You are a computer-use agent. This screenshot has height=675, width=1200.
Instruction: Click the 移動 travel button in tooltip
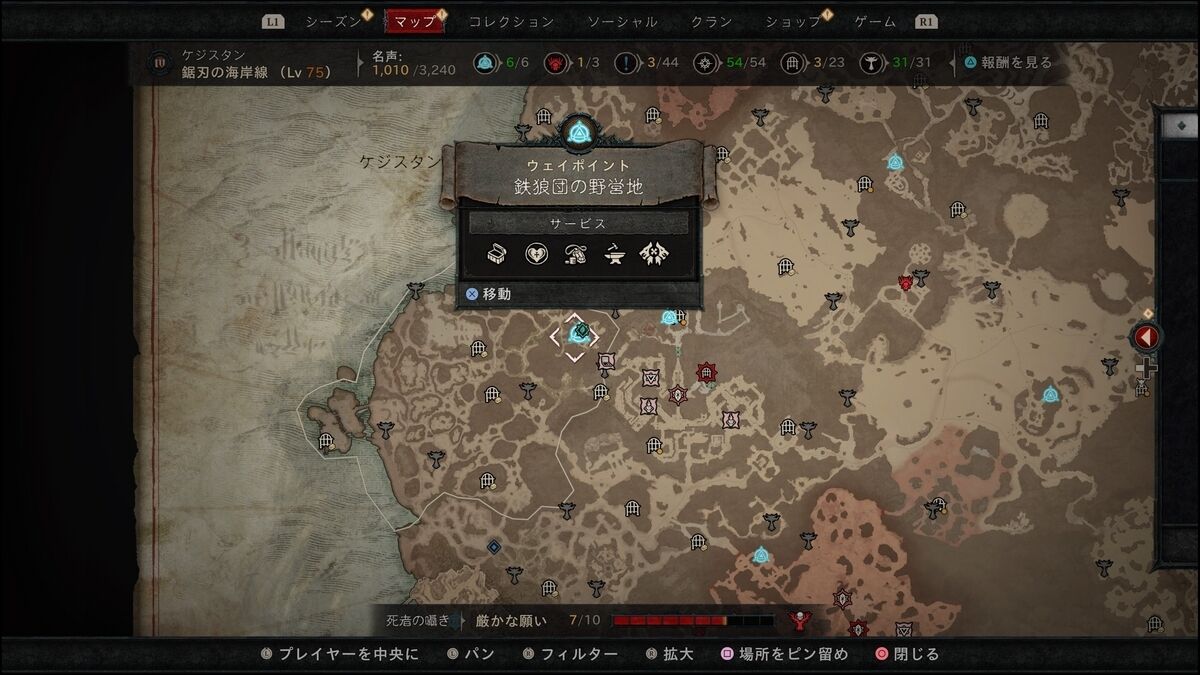point(489,295)
